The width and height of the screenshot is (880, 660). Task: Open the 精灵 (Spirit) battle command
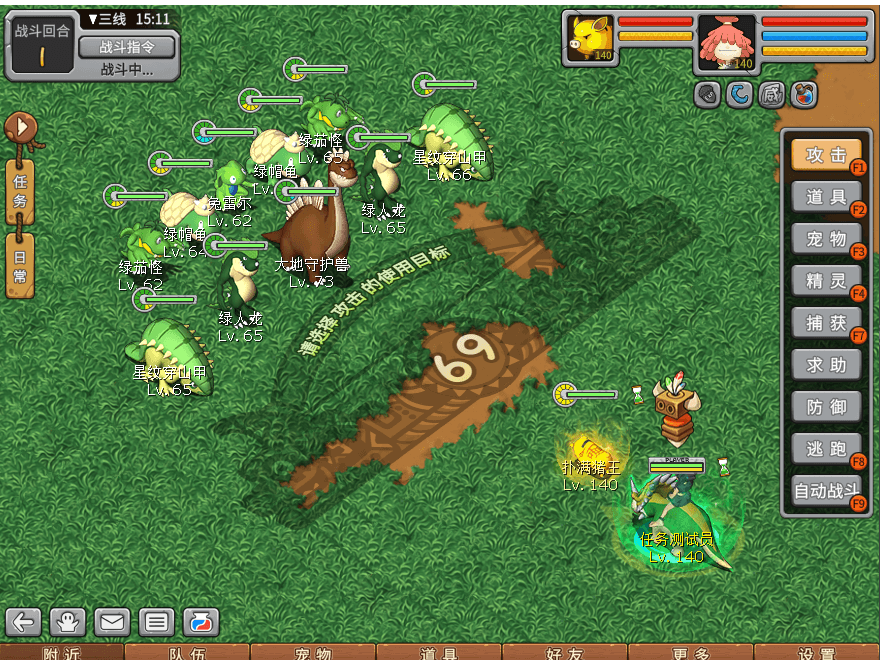(825, 281)
